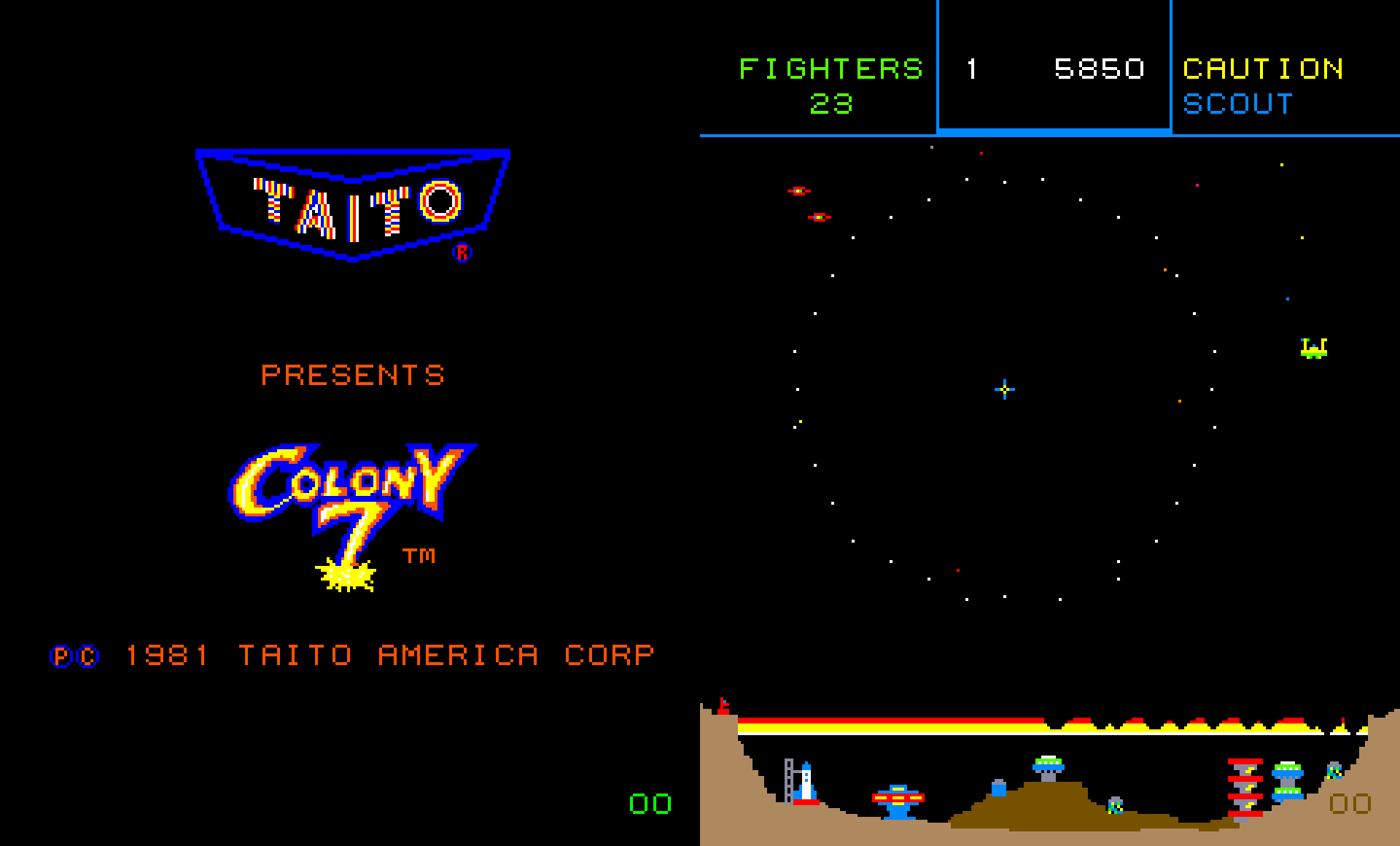Viewport: 1400px width, 846px height.
Task: Select the green-domed UFO tower on the hill
Action: 1049,766
